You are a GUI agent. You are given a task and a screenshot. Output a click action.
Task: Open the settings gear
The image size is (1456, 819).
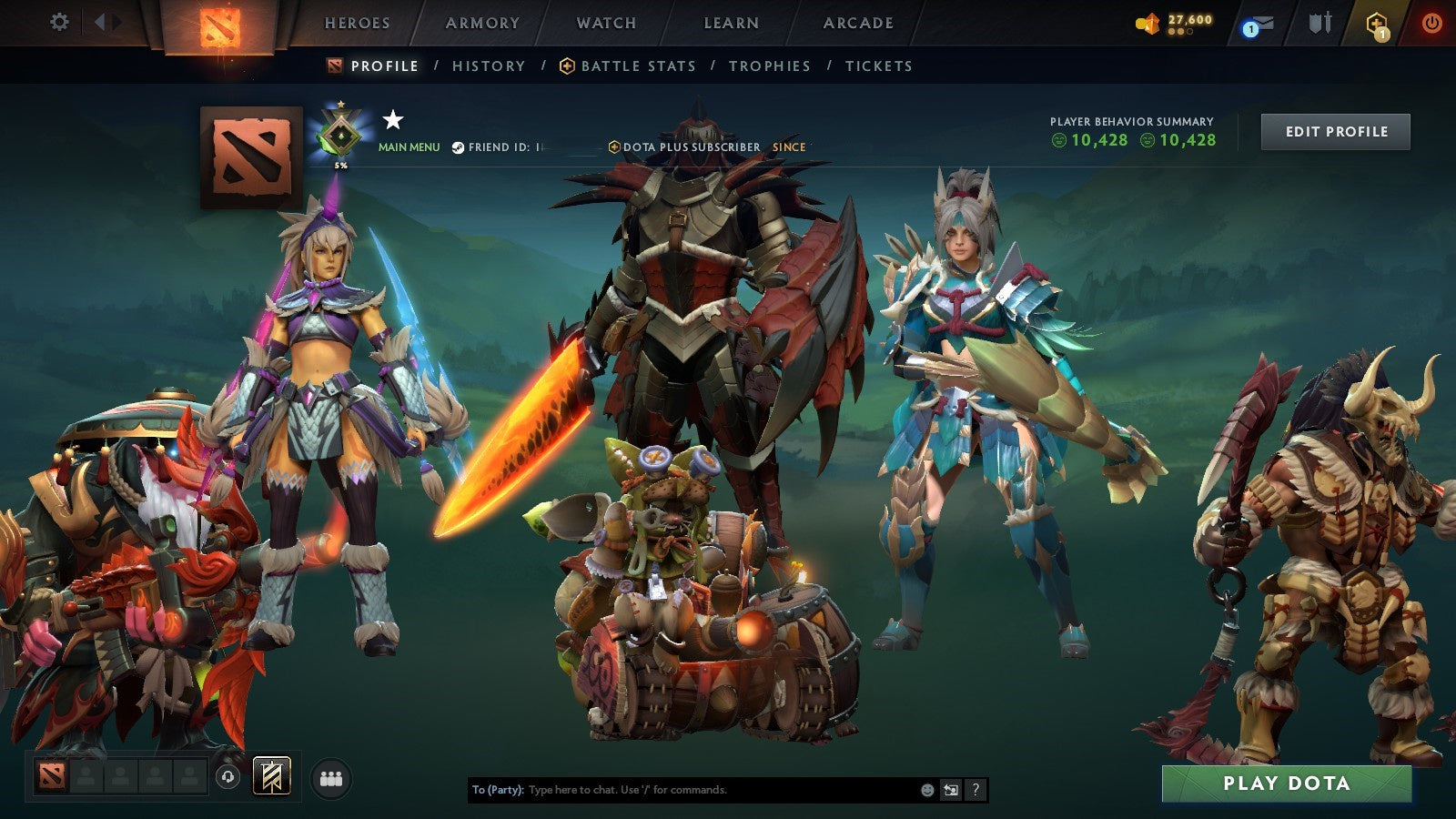[x=60, y=22]
